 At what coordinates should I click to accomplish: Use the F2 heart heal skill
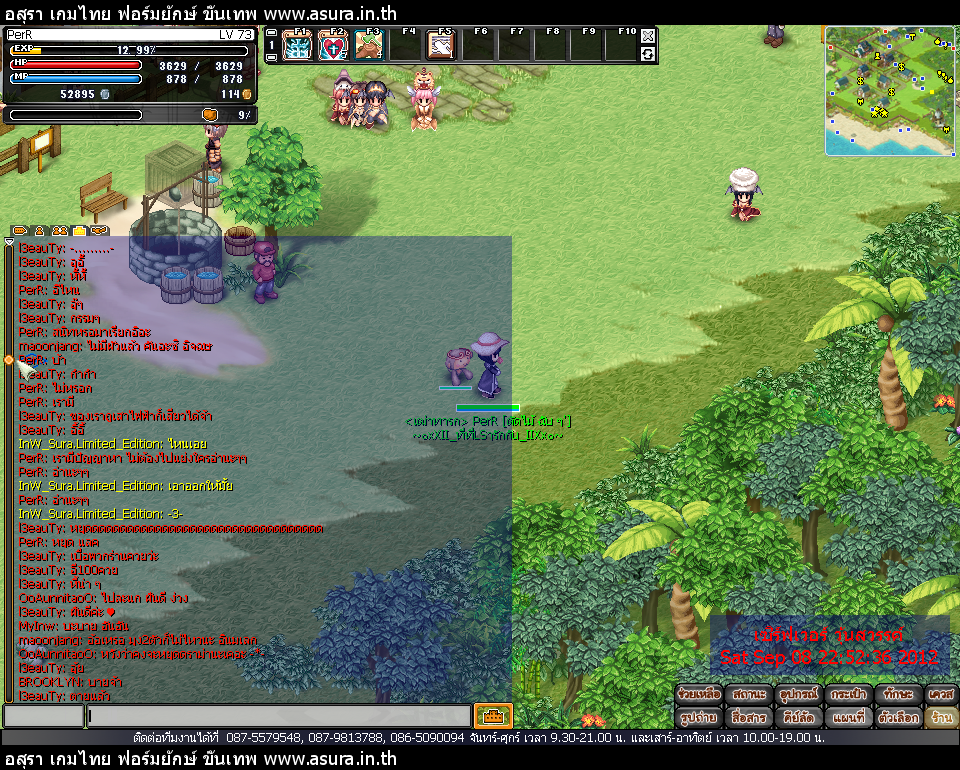click(x=333, y=46)
